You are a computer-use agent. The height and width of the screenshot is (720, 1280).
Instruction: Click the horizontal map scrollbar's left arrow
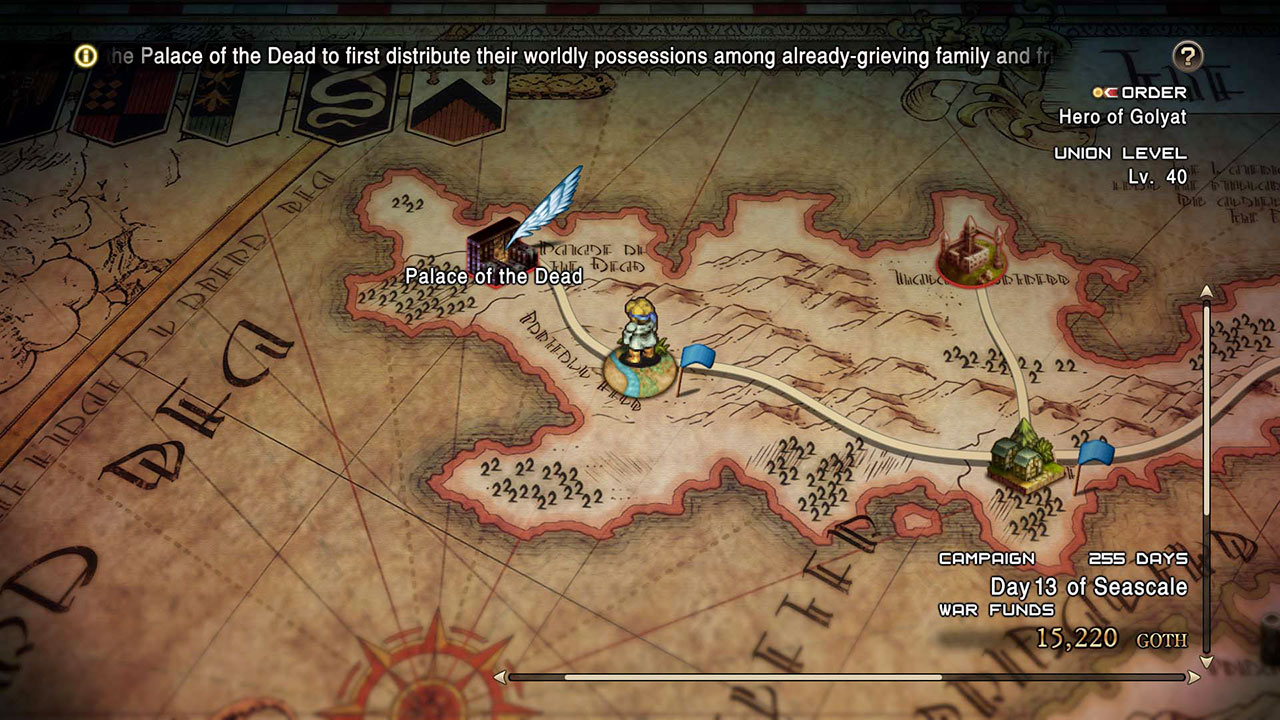[500, 677]
